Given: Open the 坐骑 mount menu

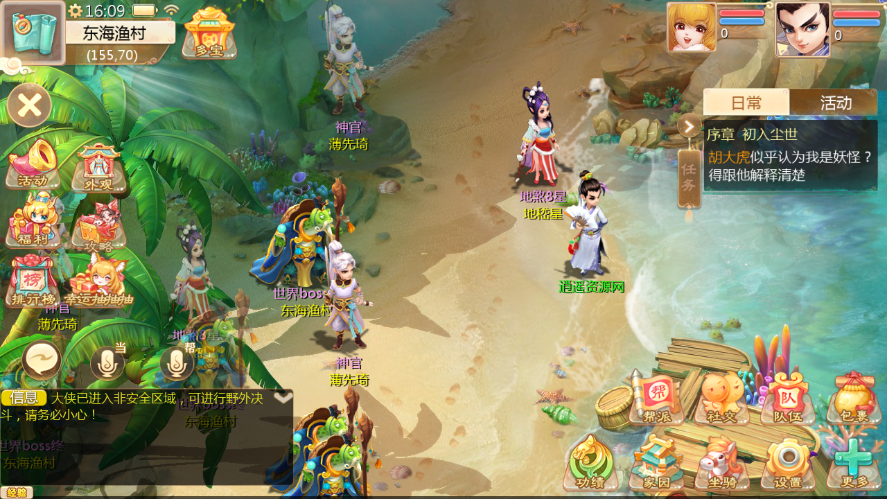Looking at the screenshot, I should click(x=721, y=464).
